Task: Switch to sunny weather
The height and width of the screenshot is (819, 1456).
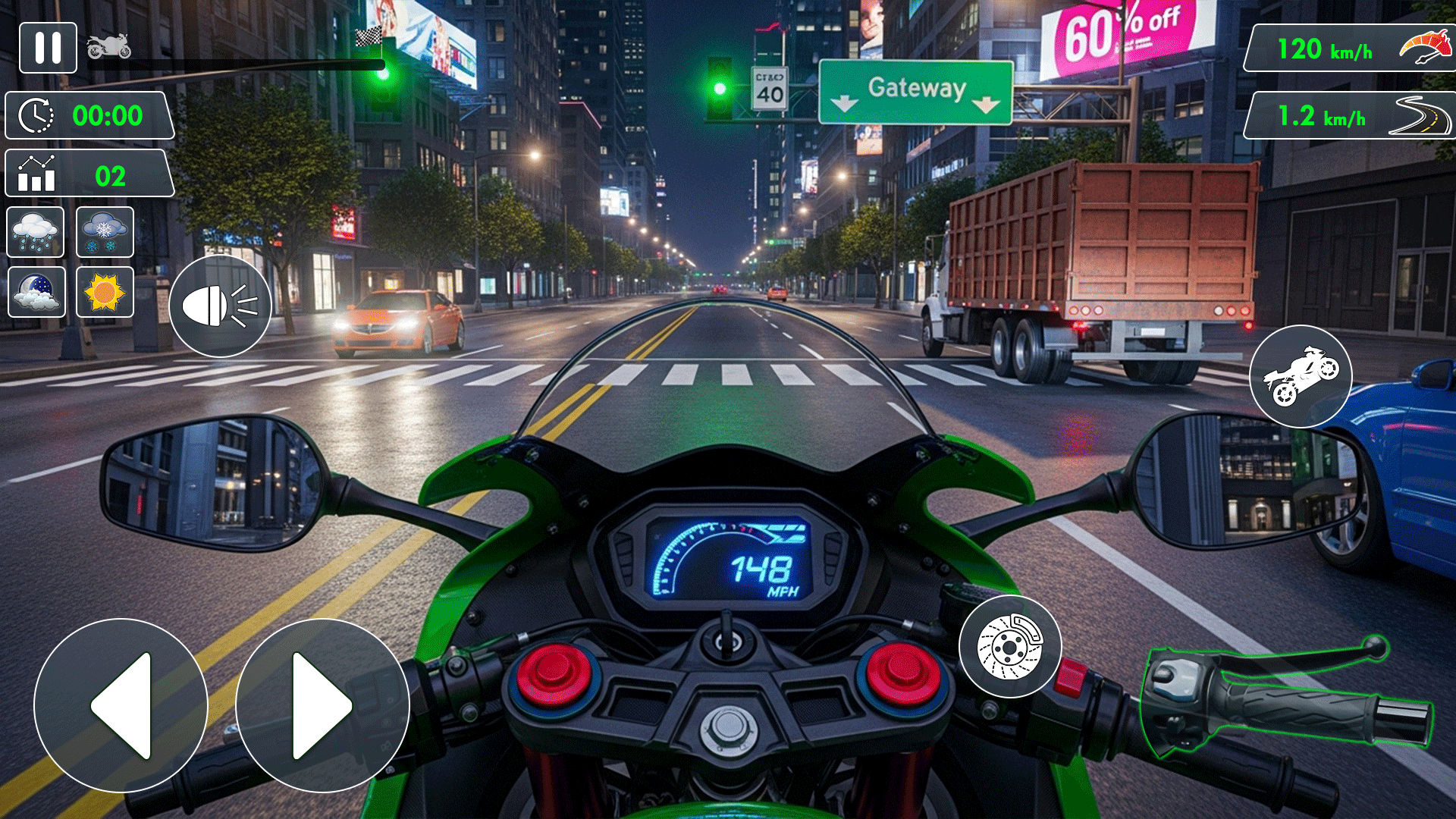Action: (x=105, y=291)
